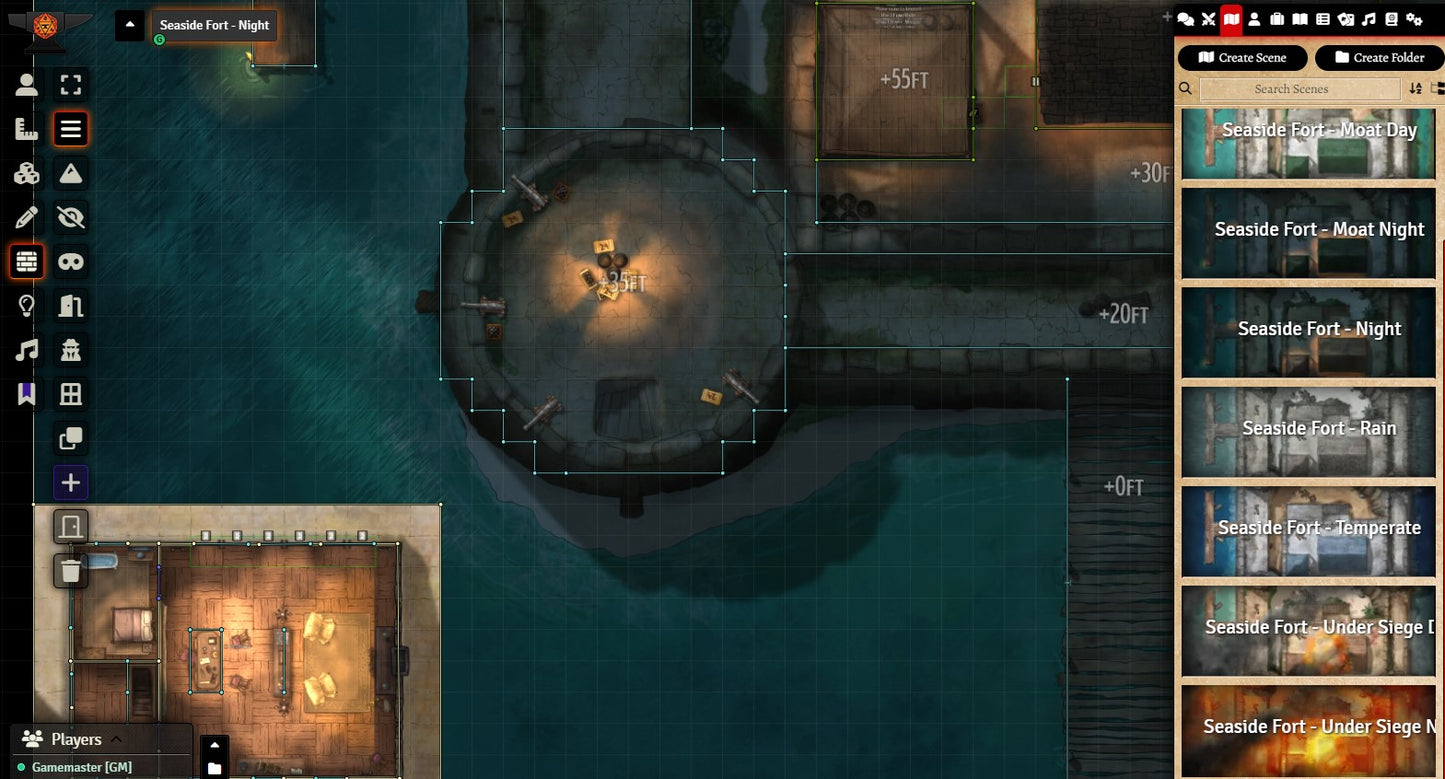Switch to the playlists music tab
The height and width of the screenshot is (779, 1445).
(x=1368, y=19)
